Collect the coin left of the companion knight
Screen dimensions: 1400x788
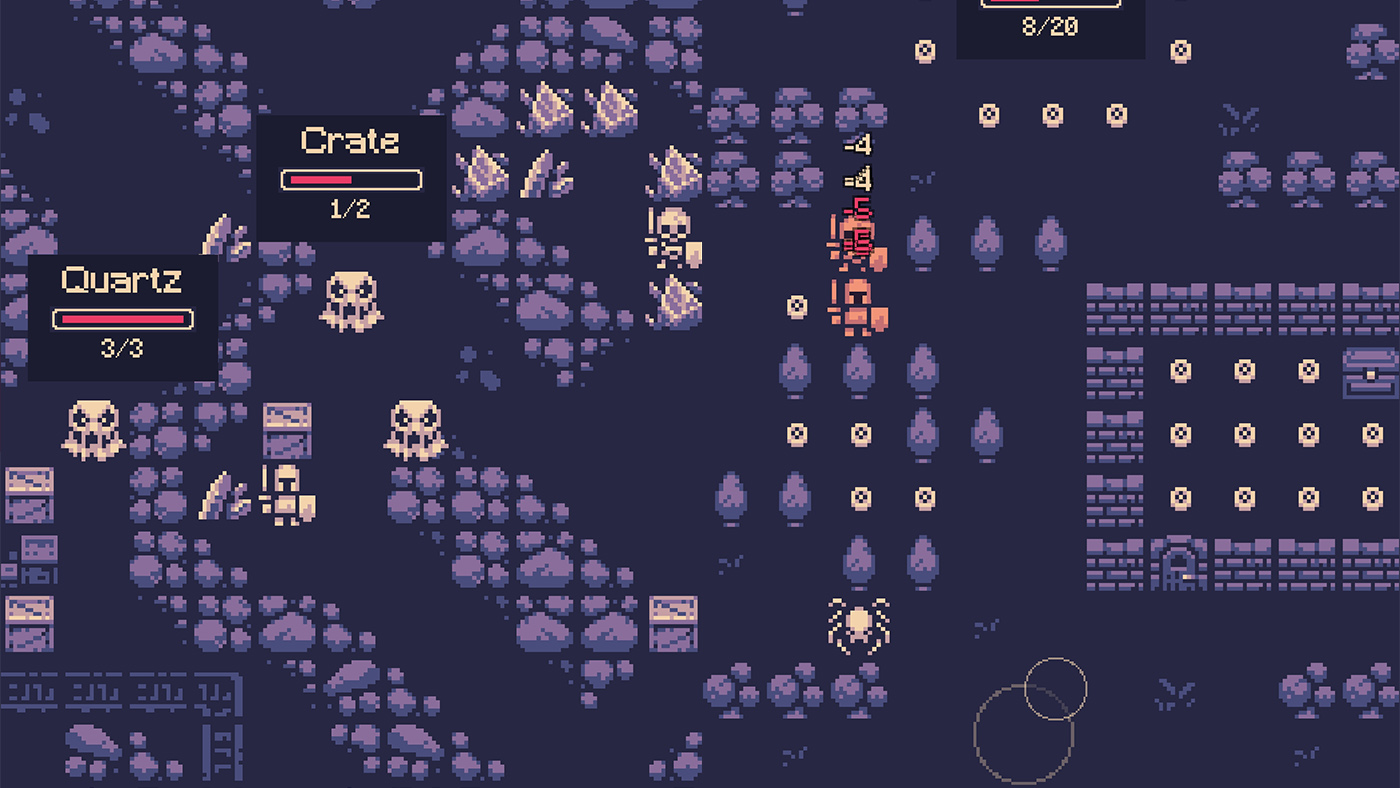point(795,305)
